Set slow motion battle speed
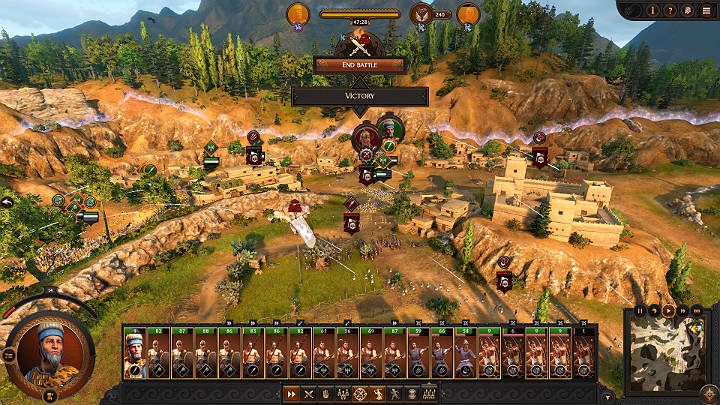Image resolution: width=720 pixels, height=405 pixels. (x=654, y=311)
